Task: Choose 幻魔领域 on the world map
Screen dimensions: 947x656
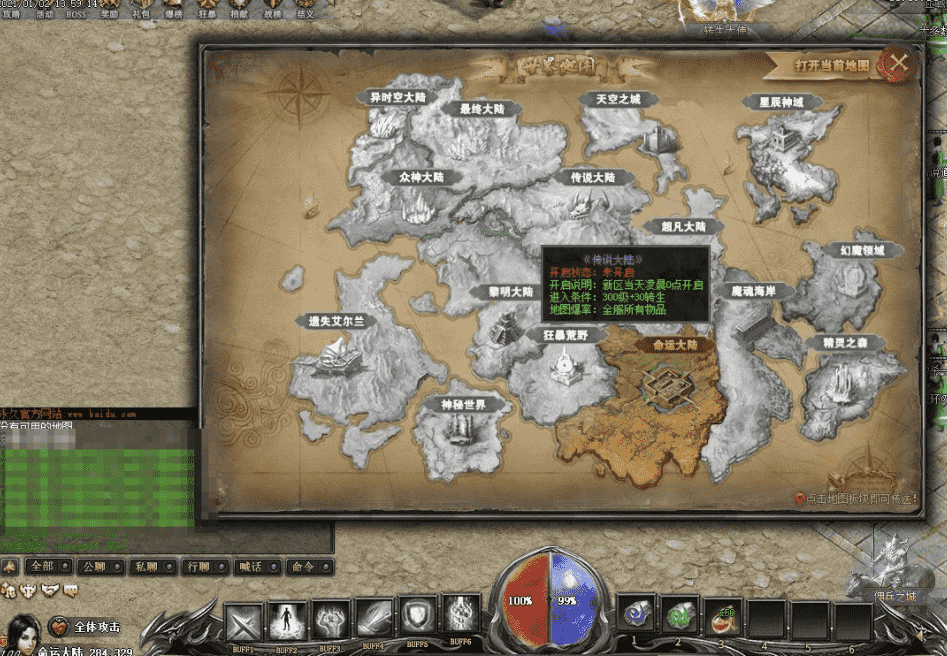Action: coord(843,250)
